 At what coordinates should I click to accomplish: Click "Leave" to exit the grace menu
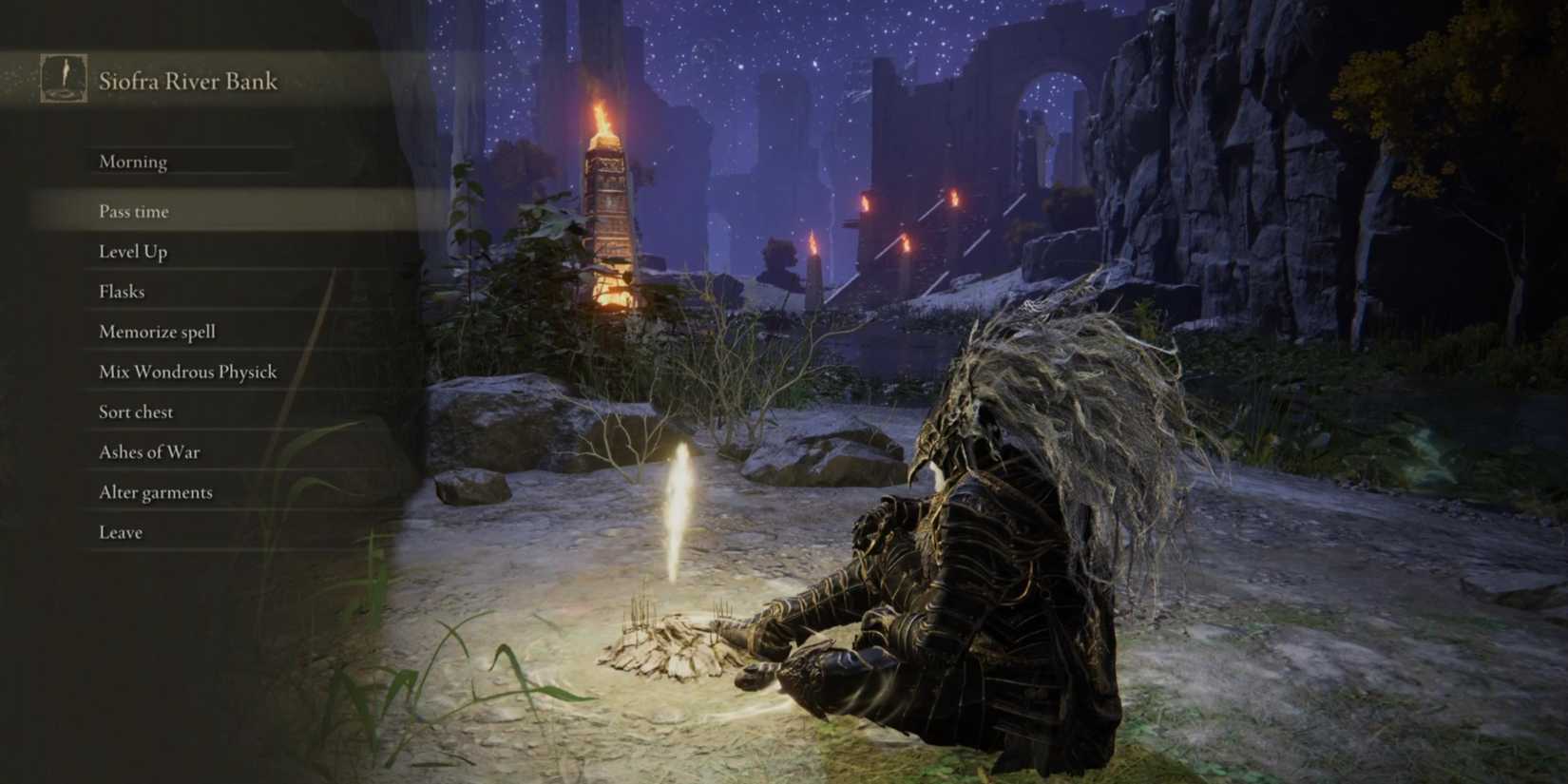(121, 532)
